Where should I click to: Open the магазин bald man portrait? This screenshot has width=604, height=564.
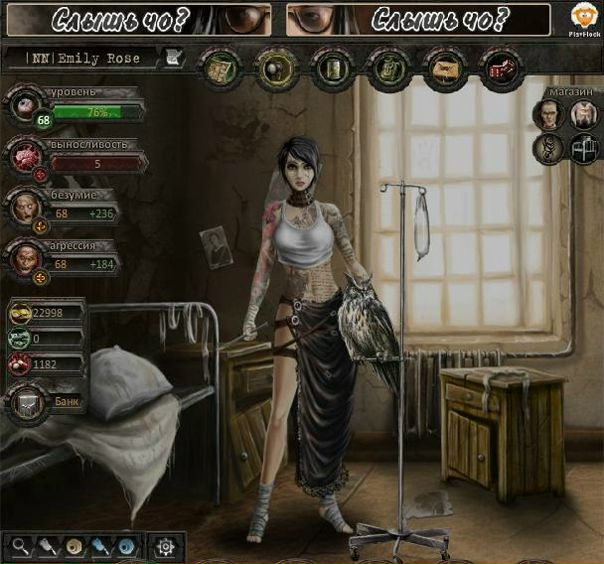[x=546, y=116]
